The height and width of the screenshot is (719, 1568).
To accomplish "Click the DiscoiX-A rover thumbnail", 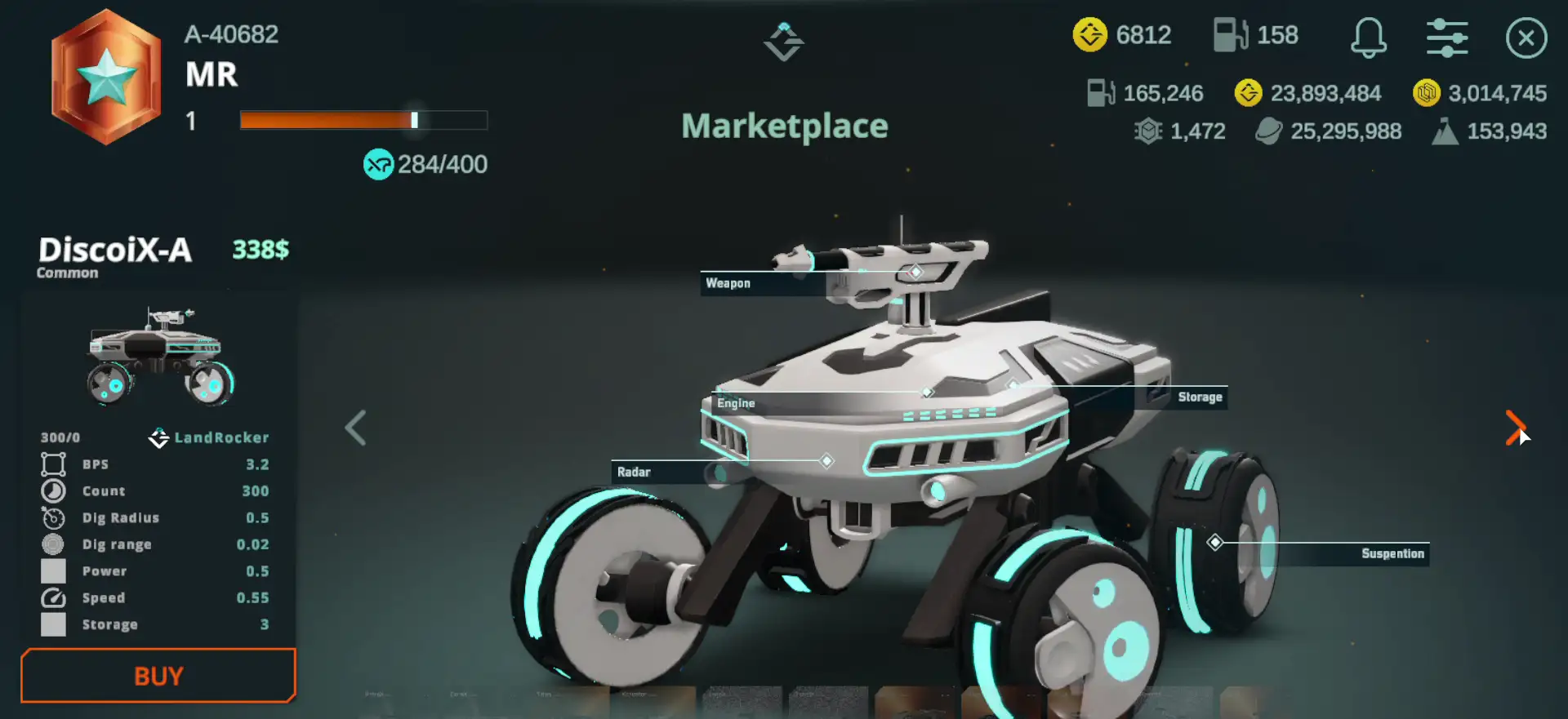I will pos(159,357).
